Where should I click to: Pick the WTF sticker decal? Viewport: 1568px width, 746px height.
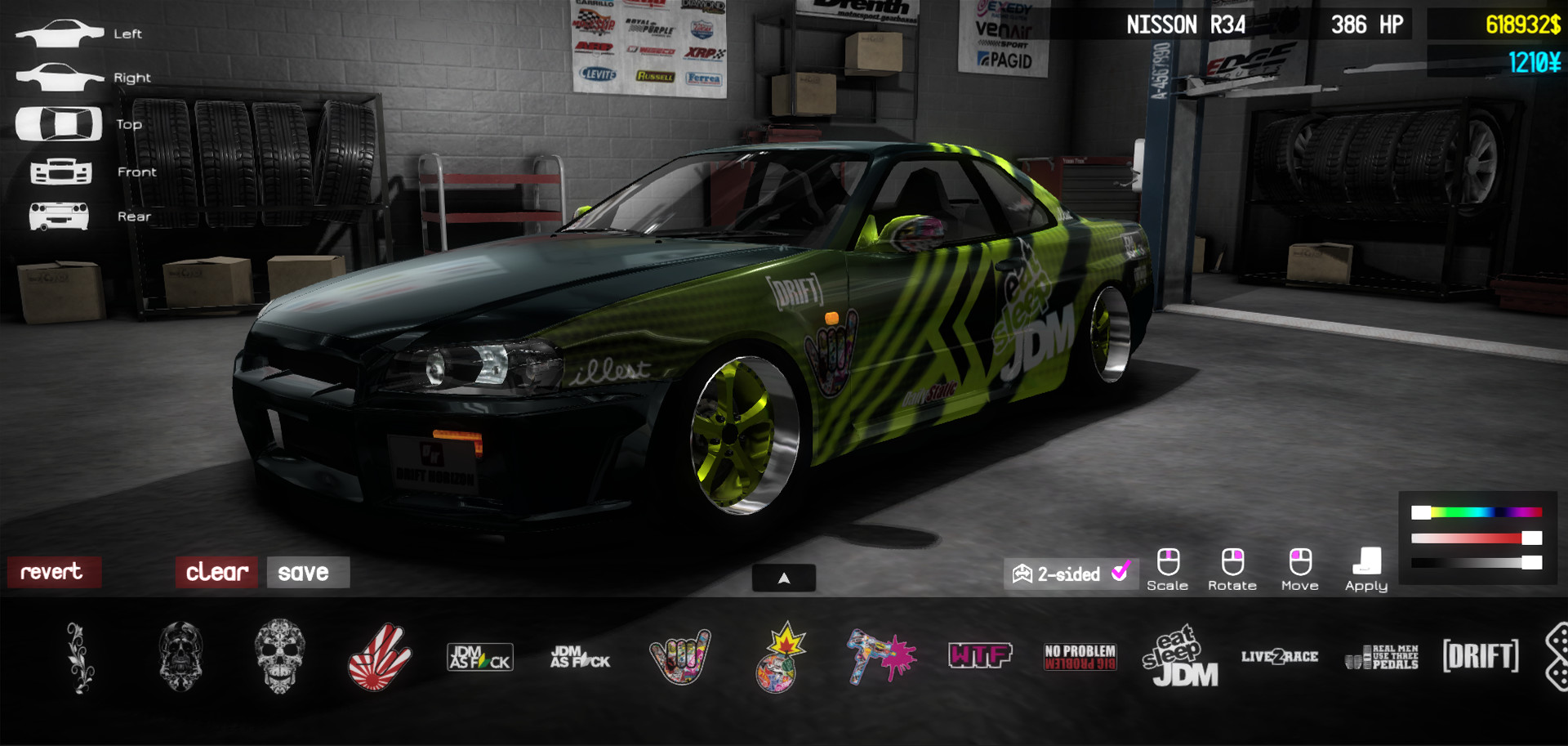coord(980,656)
